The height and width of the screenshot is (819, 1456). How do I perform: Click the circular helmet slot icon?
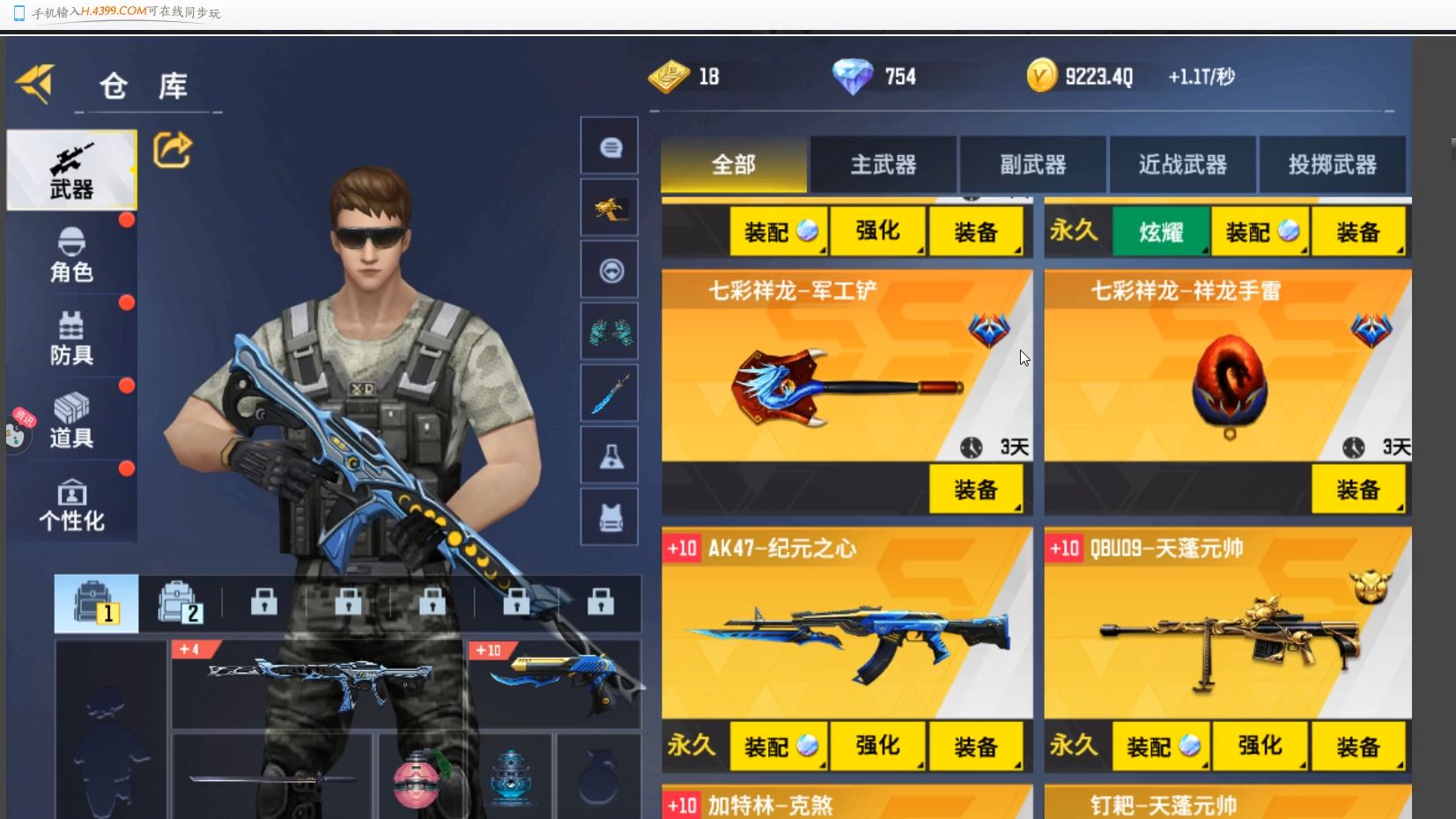click(x=610, y=269)
